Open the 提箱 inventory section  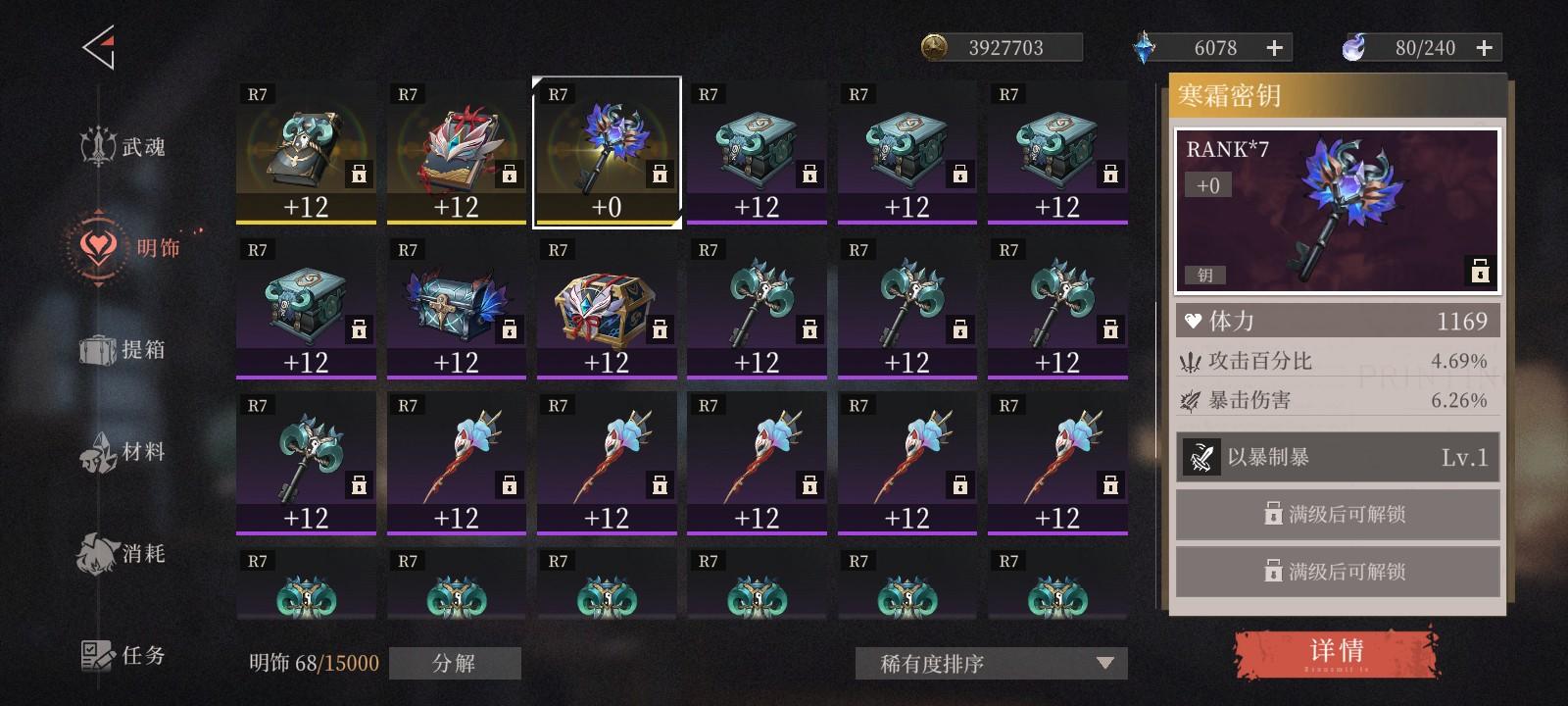[121, 349]
